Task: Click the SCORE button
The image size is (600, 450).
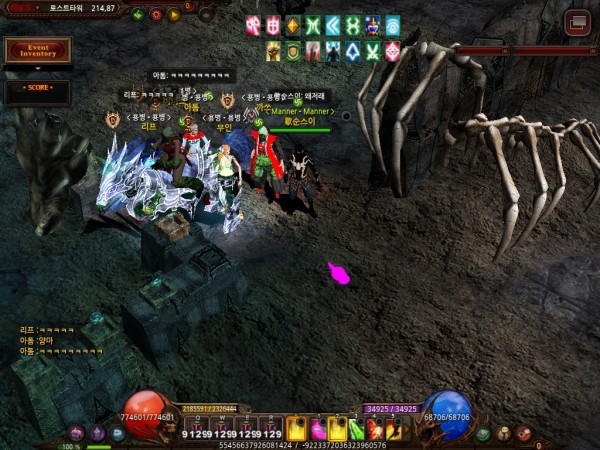Action: click(x=37, y=88)
